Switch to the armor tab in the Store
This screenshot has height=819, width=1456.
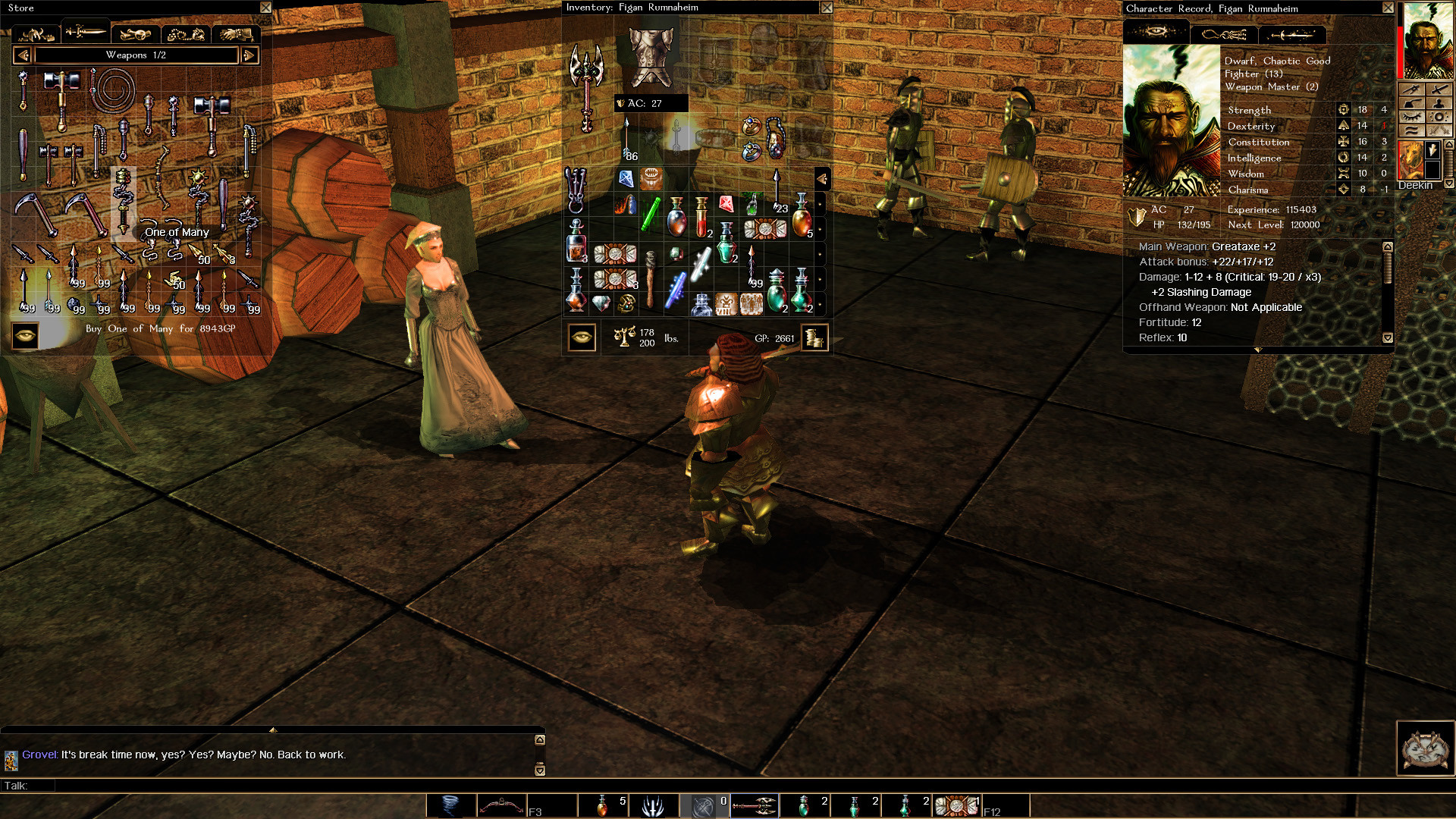coord(36,33)
